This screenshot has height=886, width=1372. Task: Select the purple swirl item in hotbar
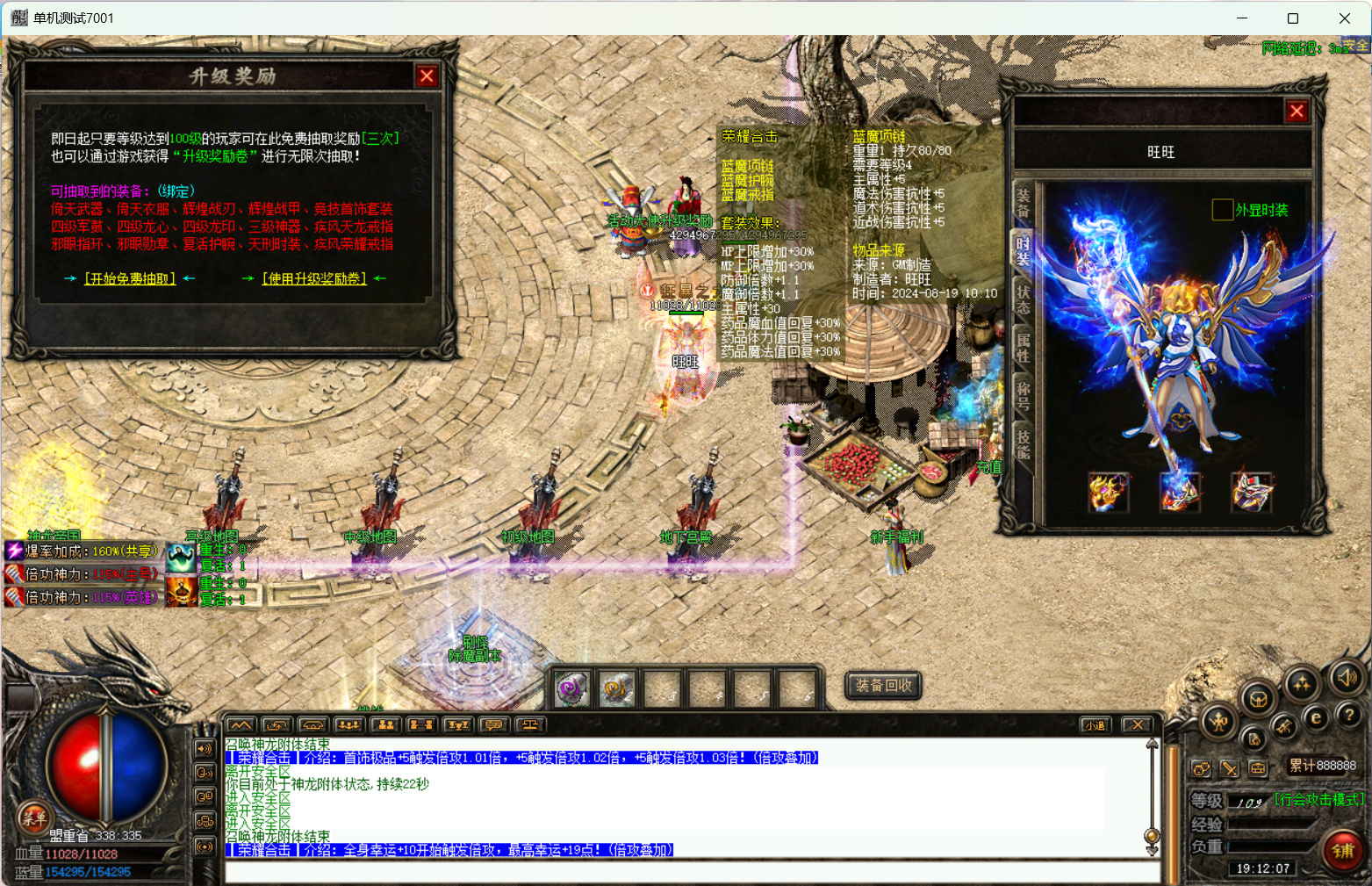pos(572,688)
